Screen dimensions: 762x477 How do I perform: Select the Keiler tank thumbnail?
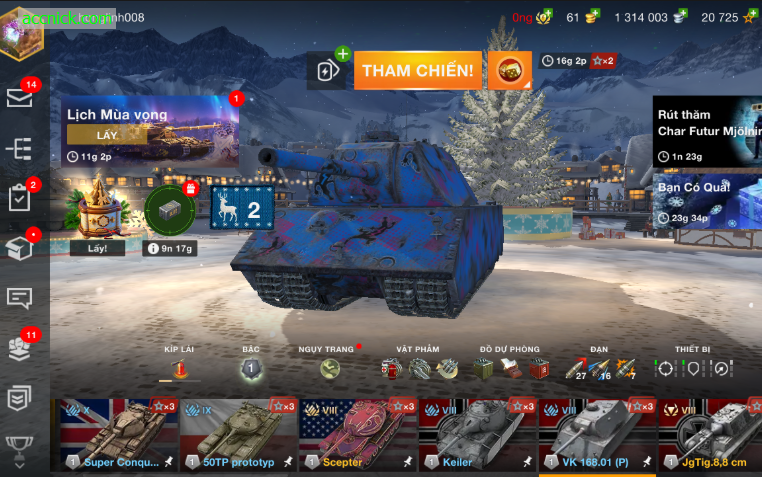477,435
